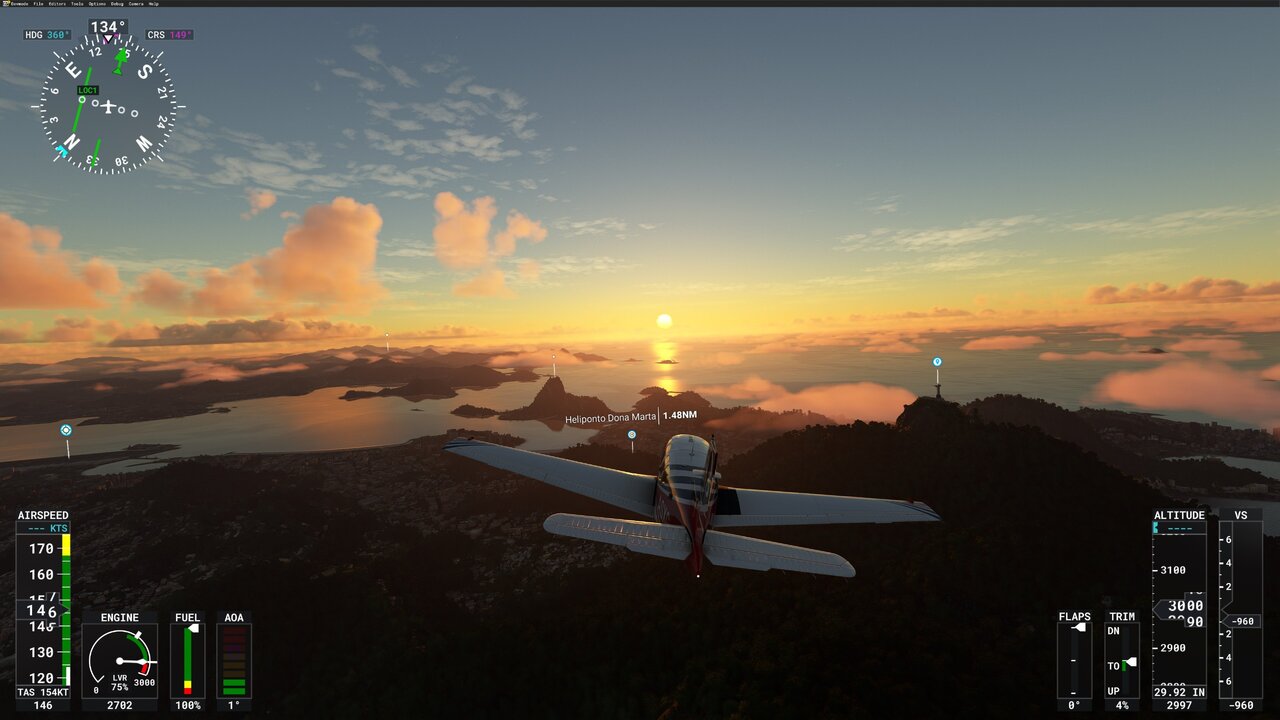Open the Options menu
The image size is (1280, 720).
click(x=97, y=3)
